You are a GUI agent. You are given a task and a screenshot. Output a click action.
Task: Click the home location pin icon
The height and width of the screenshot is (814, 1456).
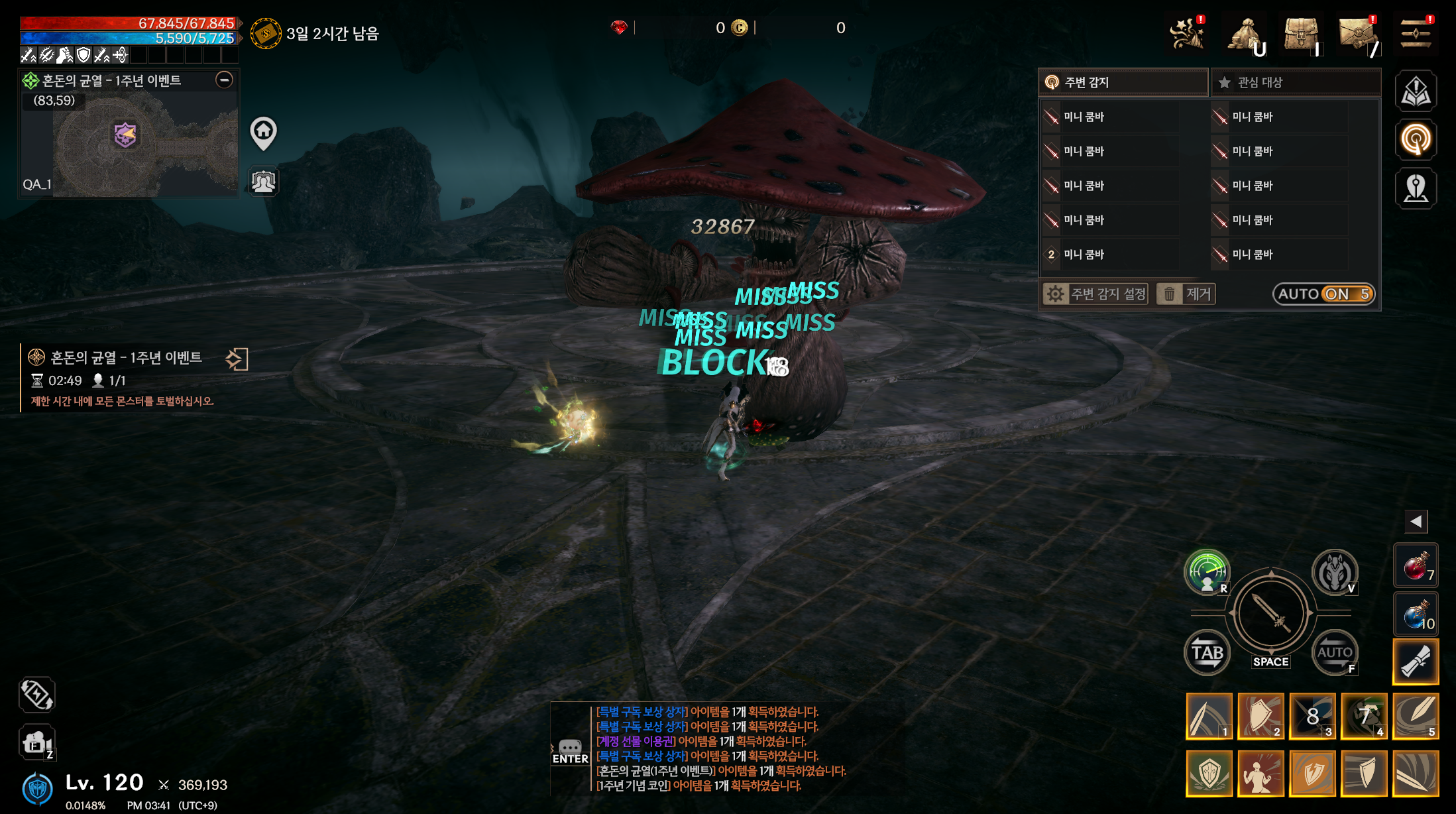[x=263, y=132]
